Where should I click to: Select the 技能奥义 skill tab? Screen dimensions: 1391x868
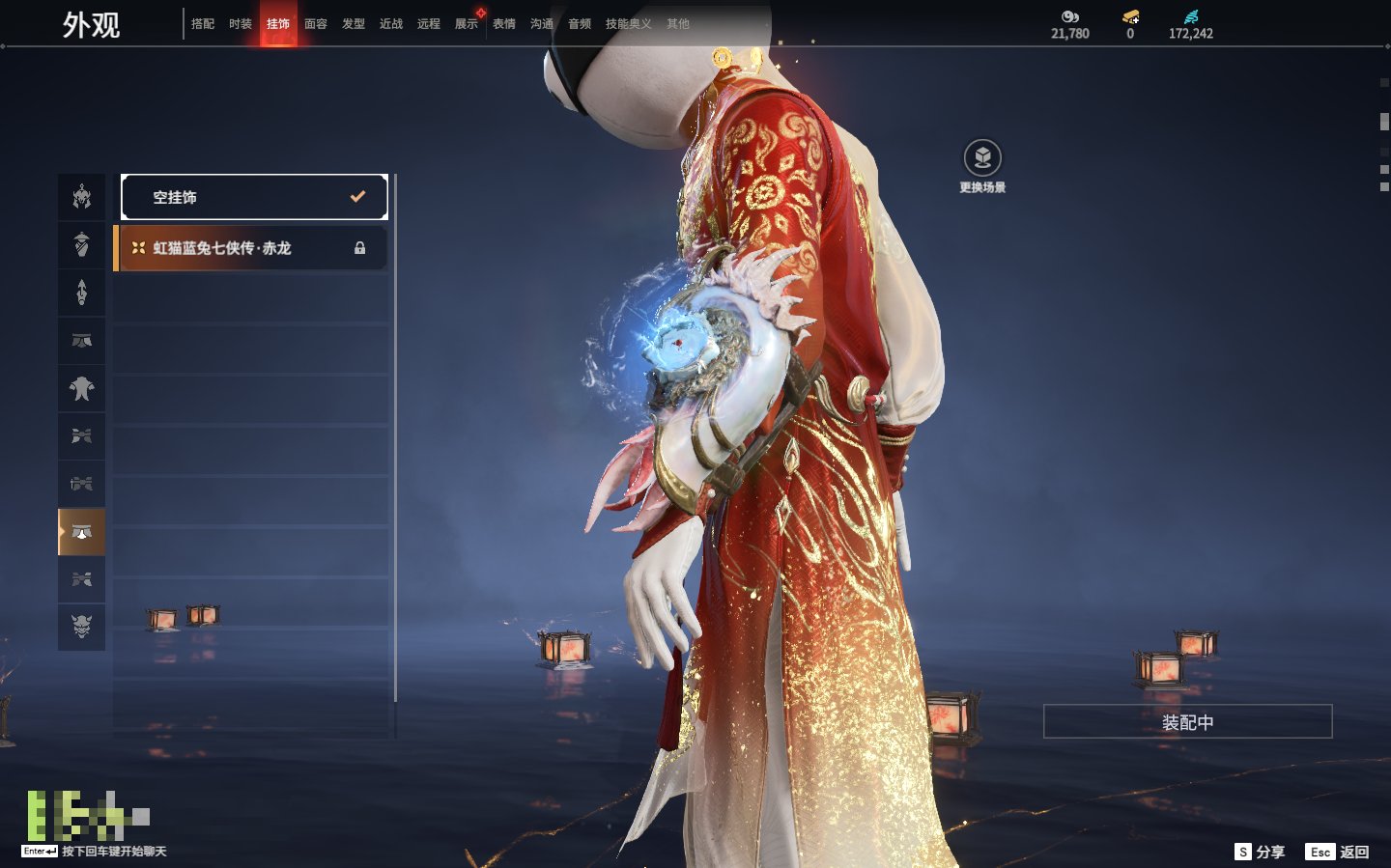(628, 24)
